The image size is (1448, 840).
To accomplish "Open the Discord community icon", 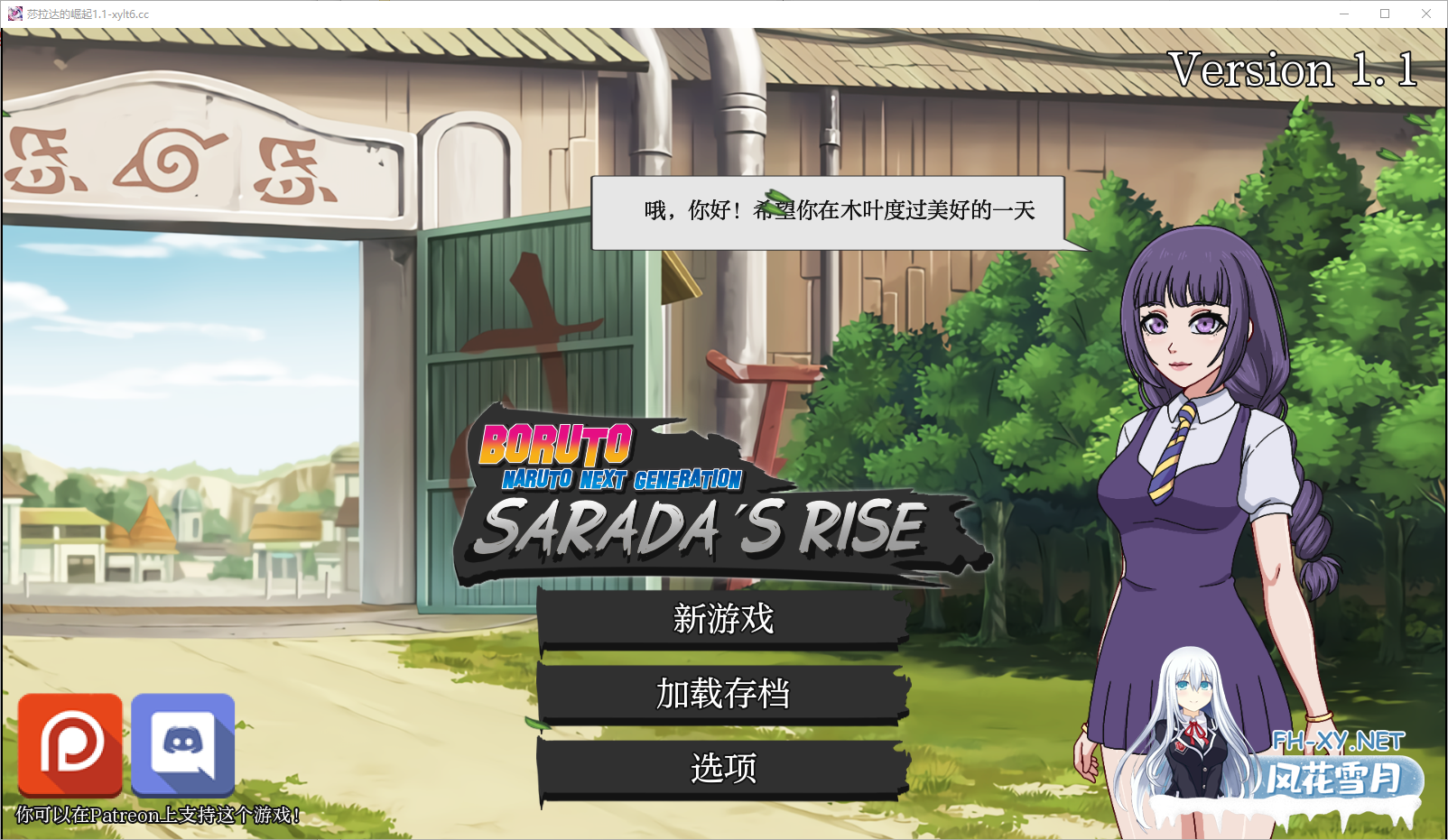I will tap(183, 745).
